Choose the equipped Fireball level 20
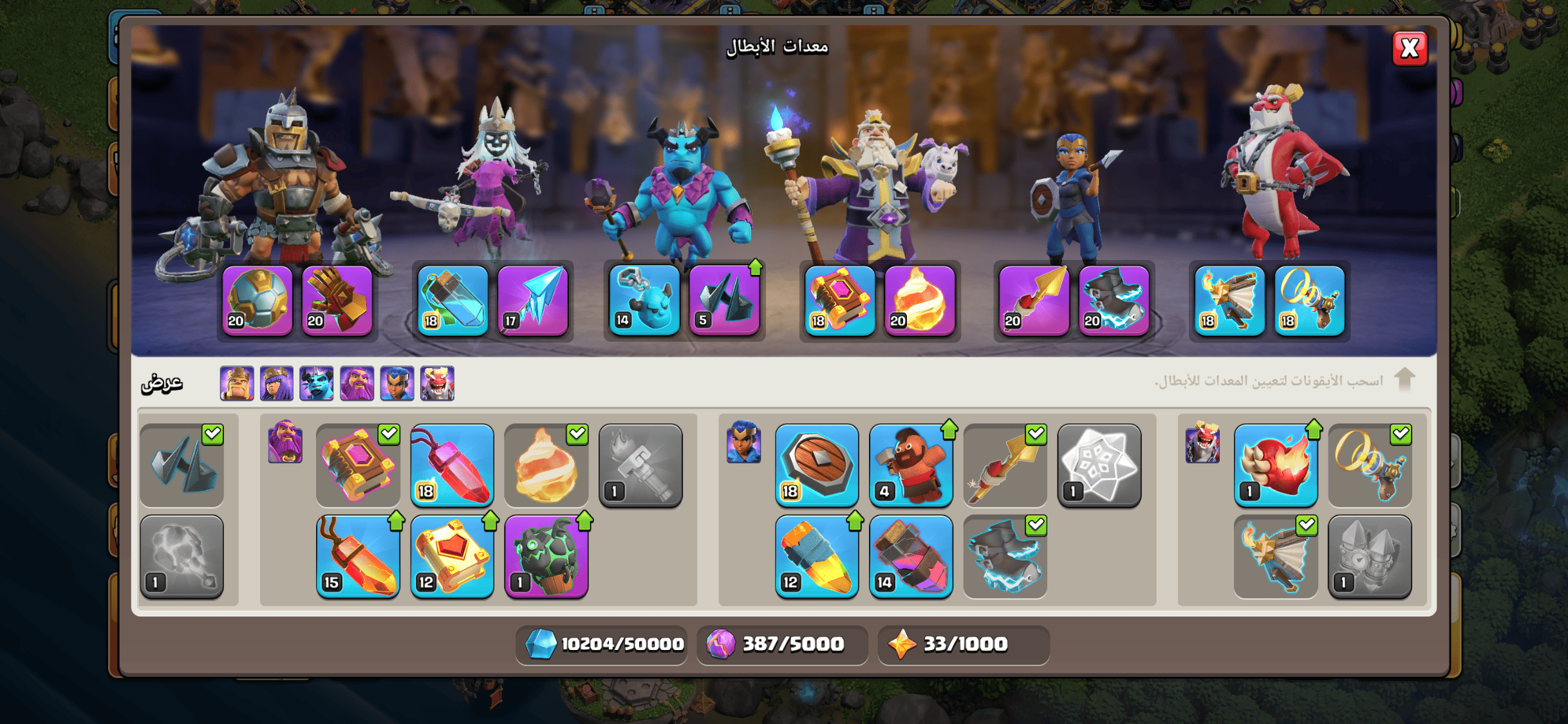The image size is (1568, 724). [920, 301]
